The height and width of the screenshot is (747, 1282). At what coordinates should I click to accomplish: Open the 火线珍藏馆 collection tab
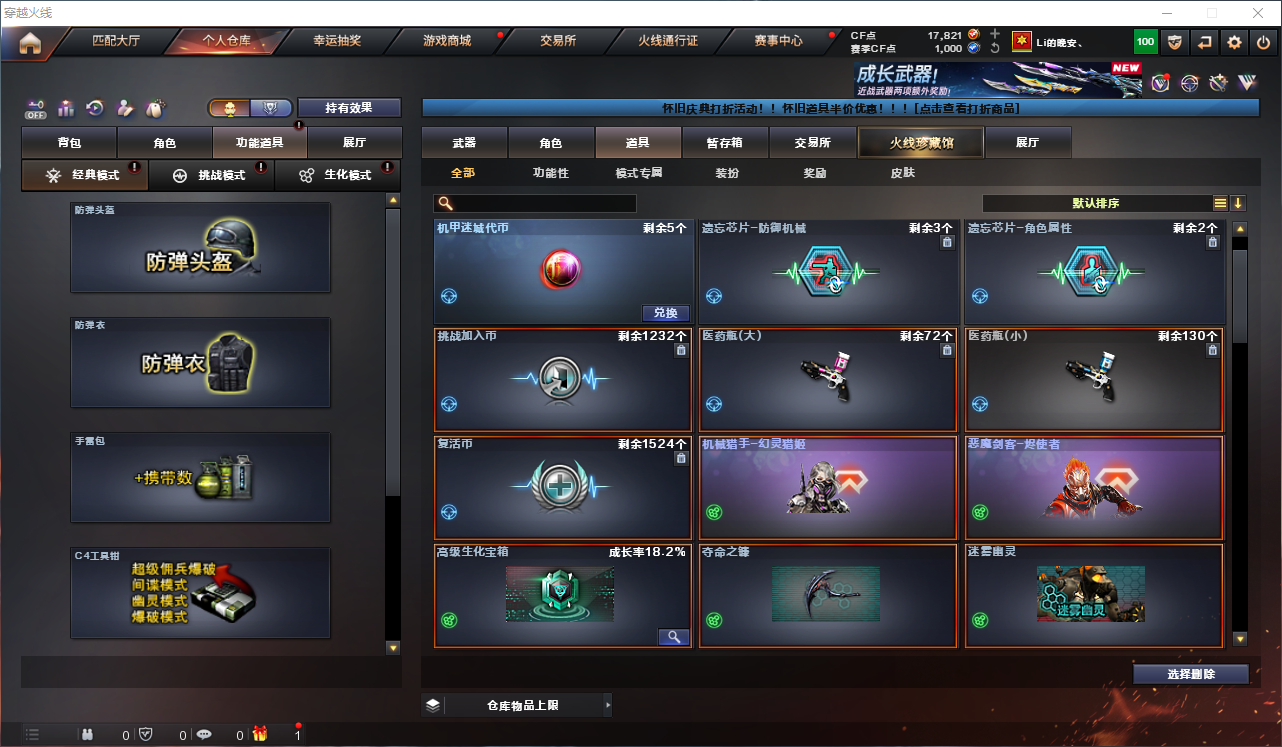click(x=921, y=143)
